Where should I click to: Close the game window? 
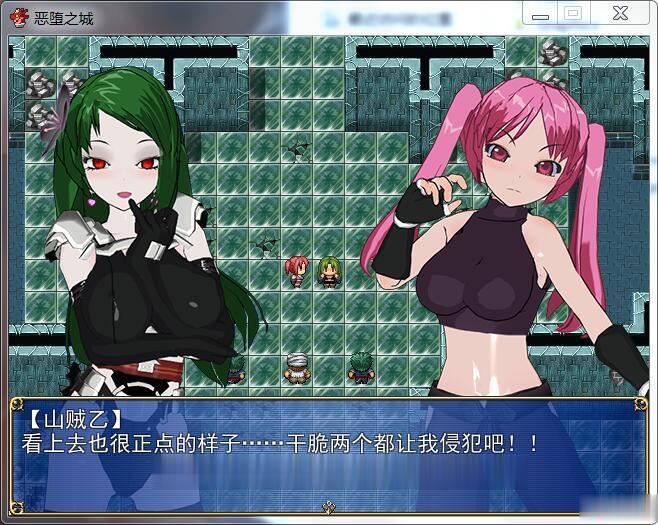pyautogui.click(x=618, y=14)
